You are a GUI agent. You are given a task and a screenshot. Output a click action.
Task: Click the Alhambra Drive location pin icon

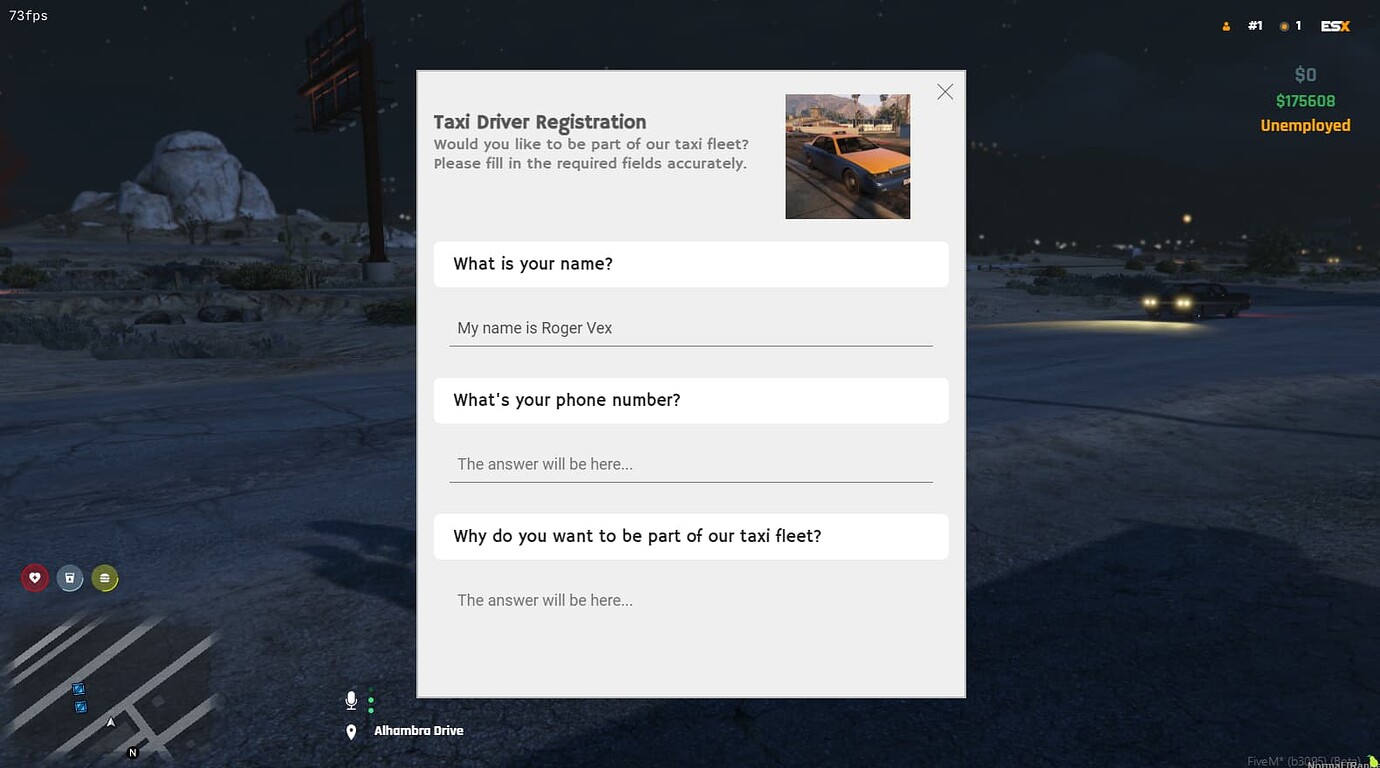click(x=351, y=731)
